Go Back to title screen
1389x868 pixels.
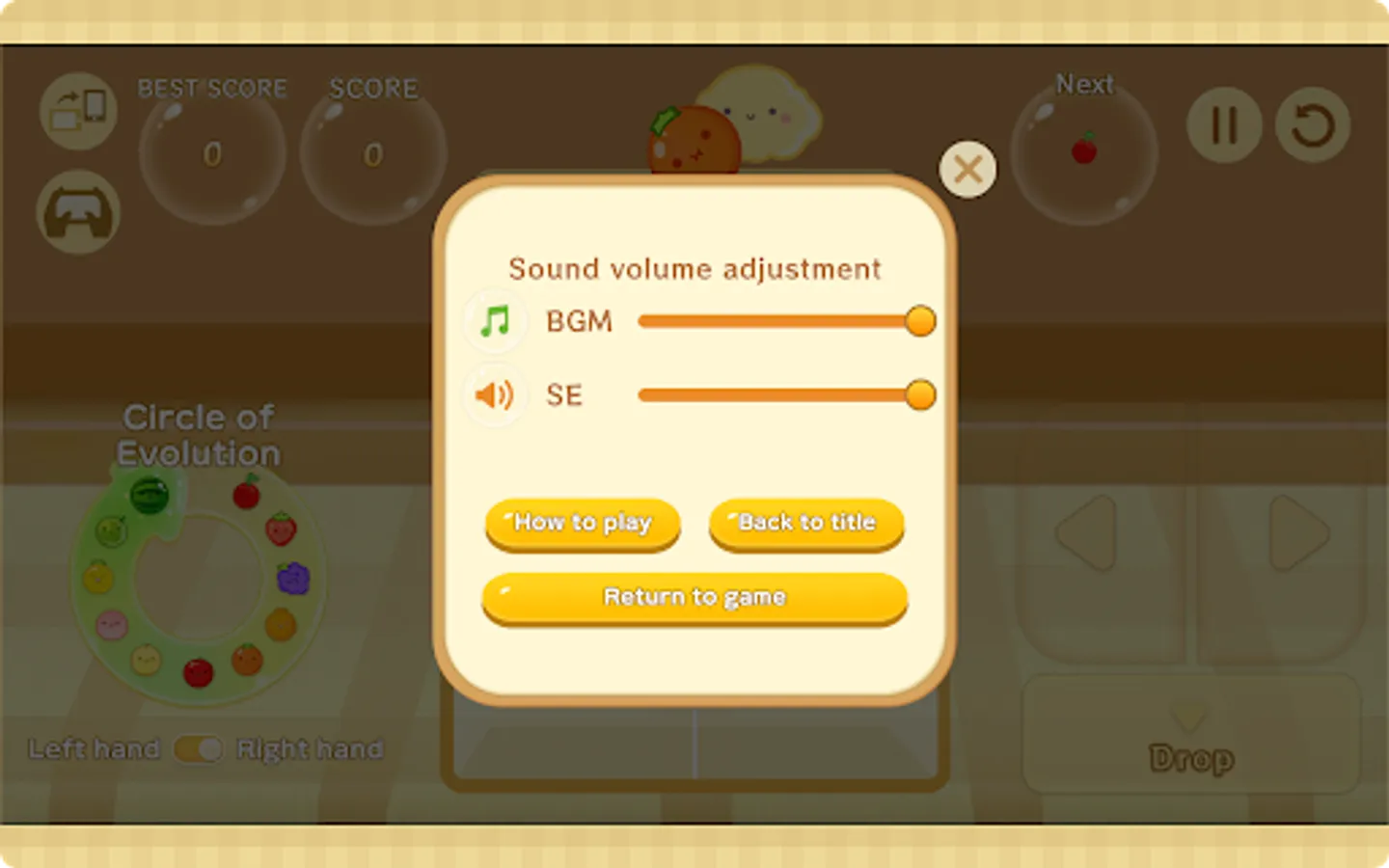pyautogui.click(x=806, y=523)
